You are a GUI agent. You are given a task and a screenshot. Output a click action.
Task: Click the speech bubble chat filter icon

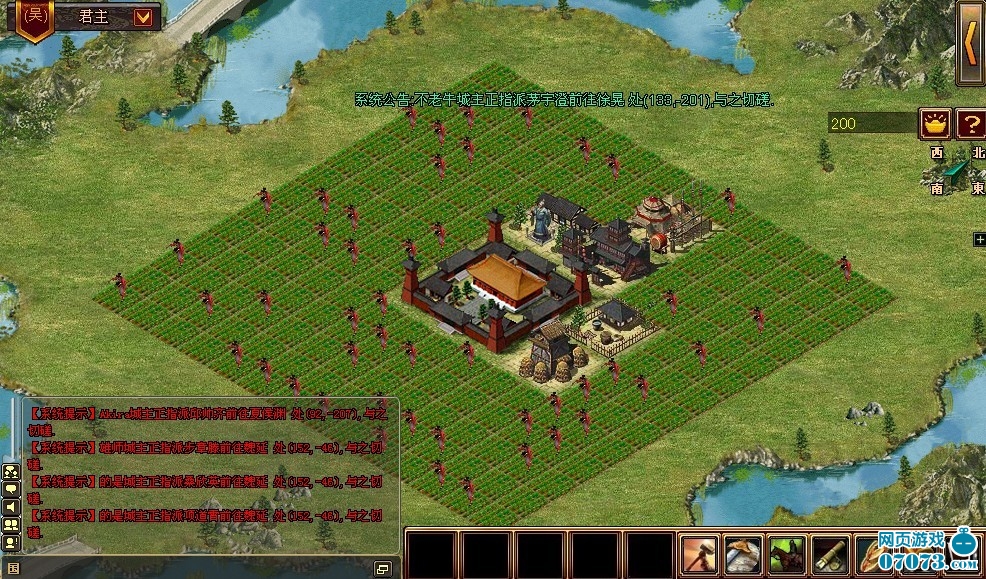pyautogui.click(x=12, y=489)
